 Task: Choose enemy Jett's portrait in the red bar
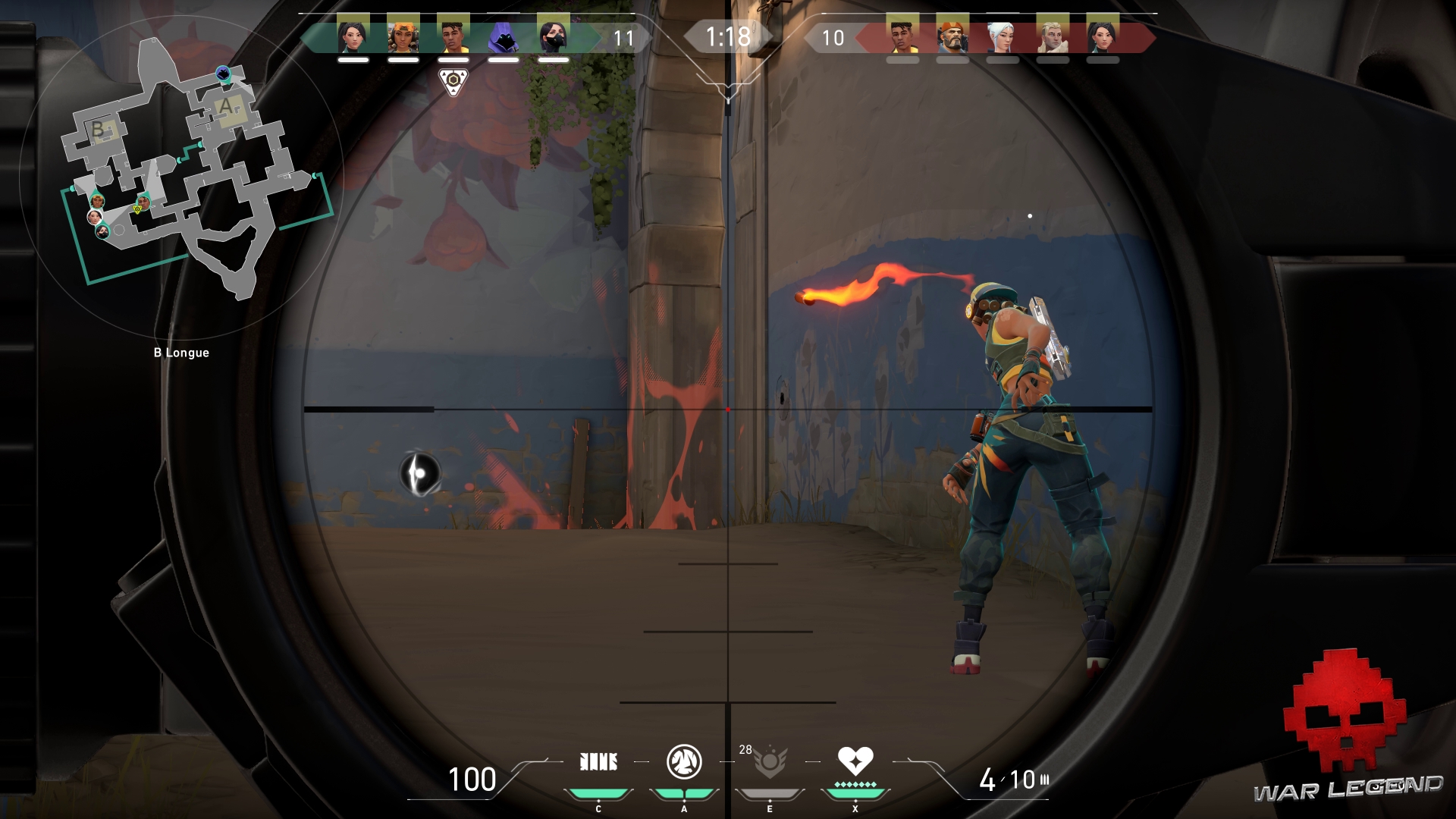tap(1003, 36)
